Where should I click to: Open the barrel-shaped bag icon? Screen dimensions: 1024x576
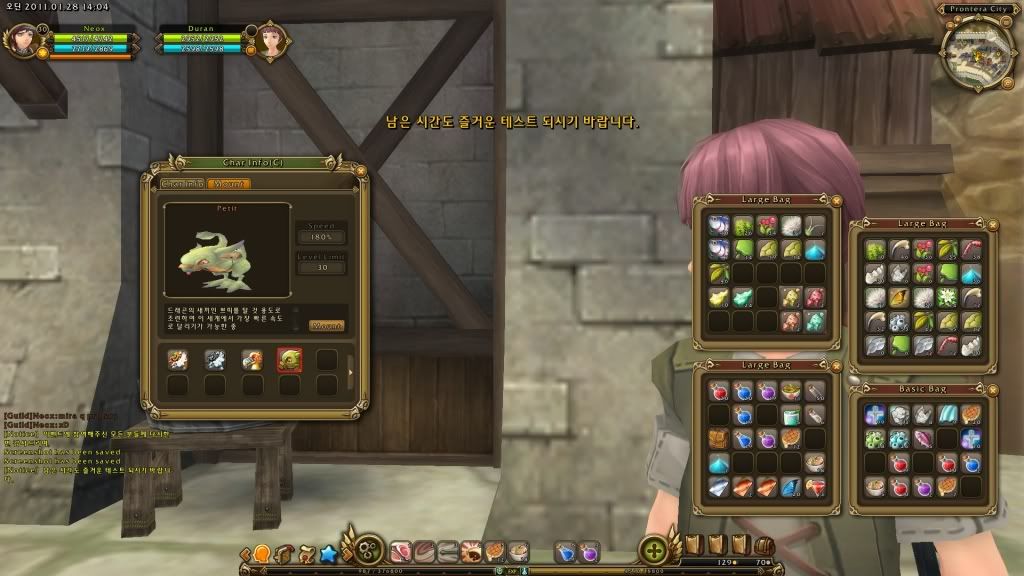[x=764, y=547]
